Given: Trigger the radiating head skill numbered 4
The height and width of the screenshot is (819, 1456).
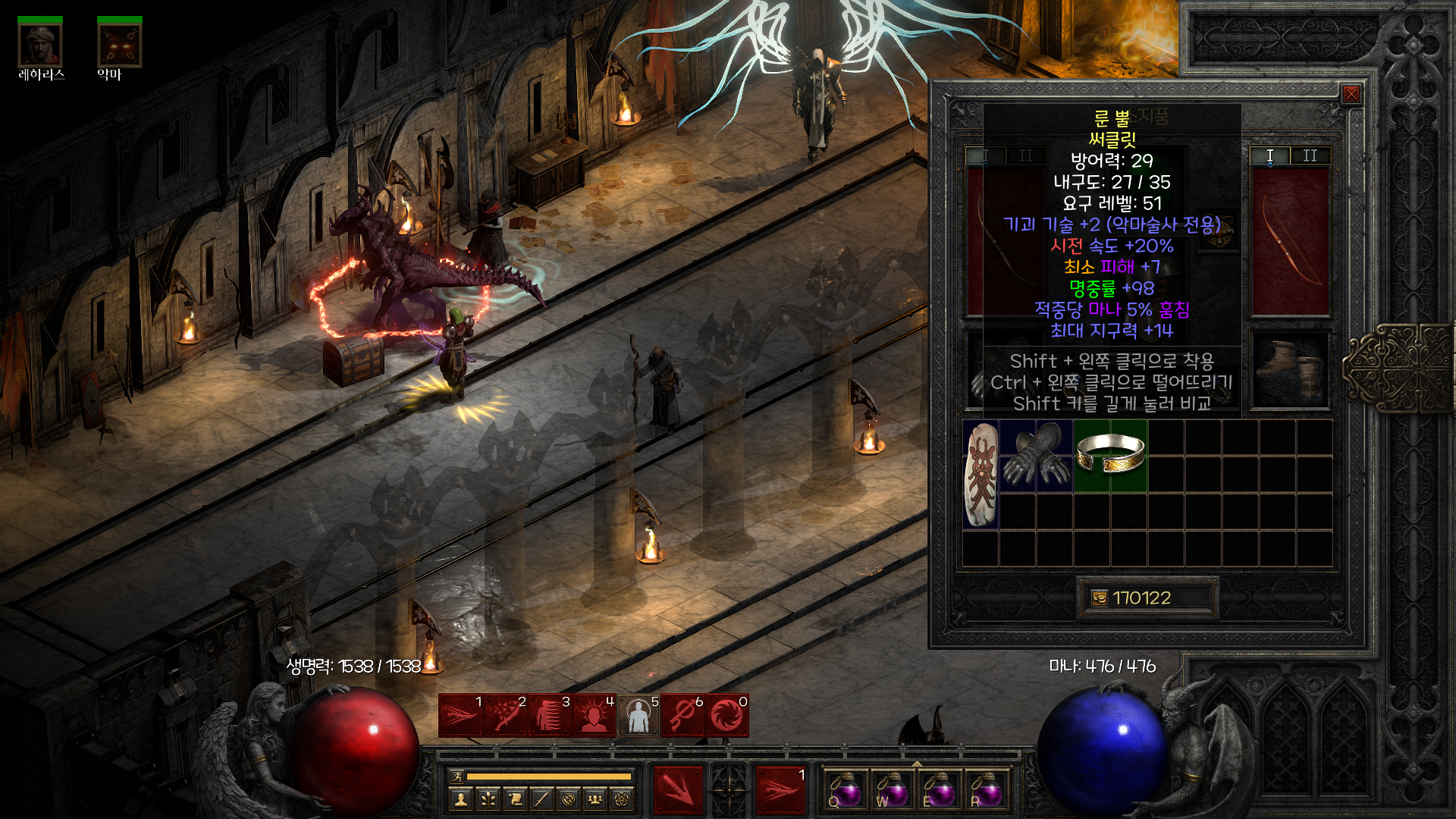Looking at the screenshot, I should click(594, 716).
